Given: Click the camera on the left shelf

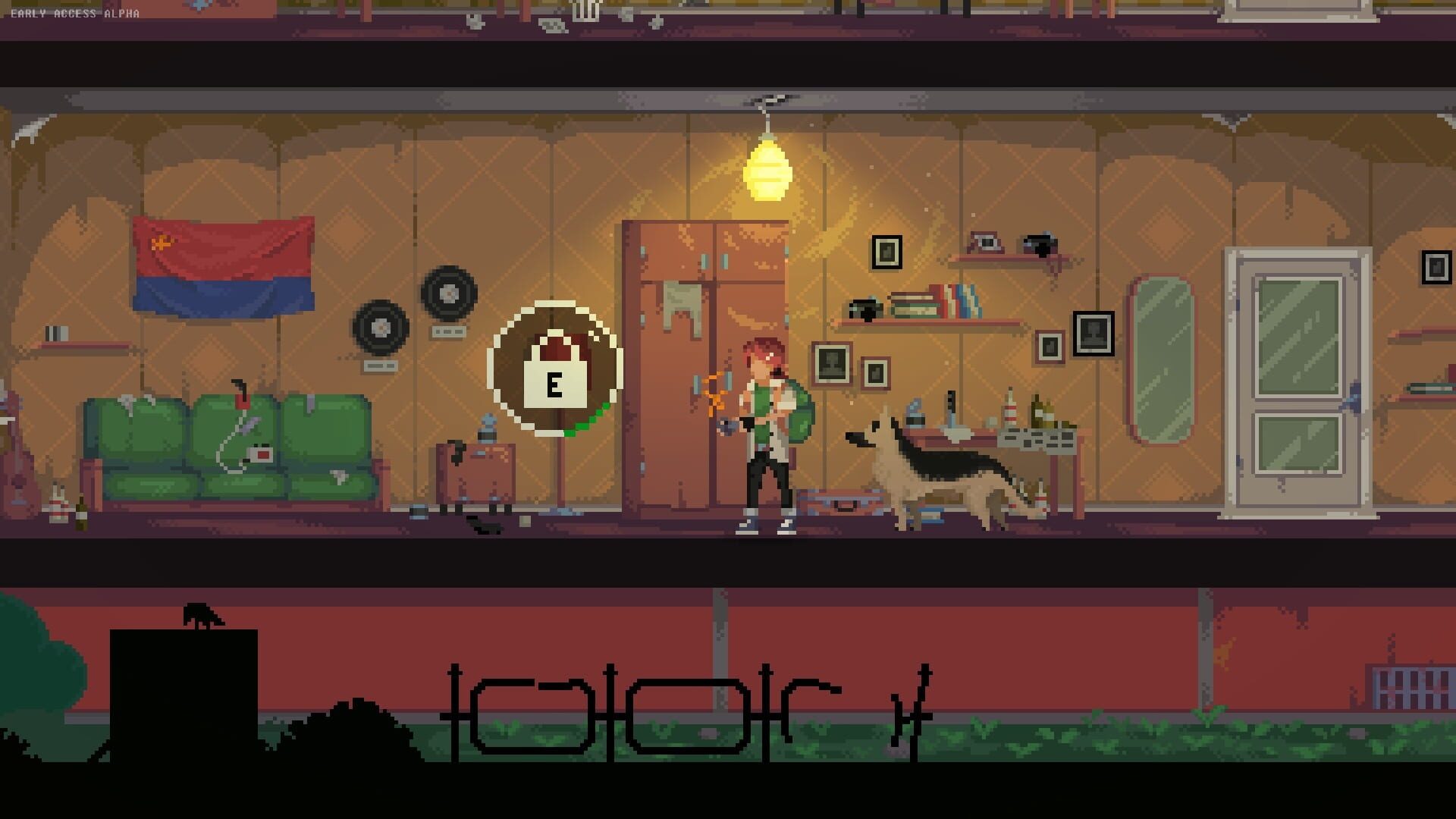Looking at the screenshot, I should pos(863,309).
